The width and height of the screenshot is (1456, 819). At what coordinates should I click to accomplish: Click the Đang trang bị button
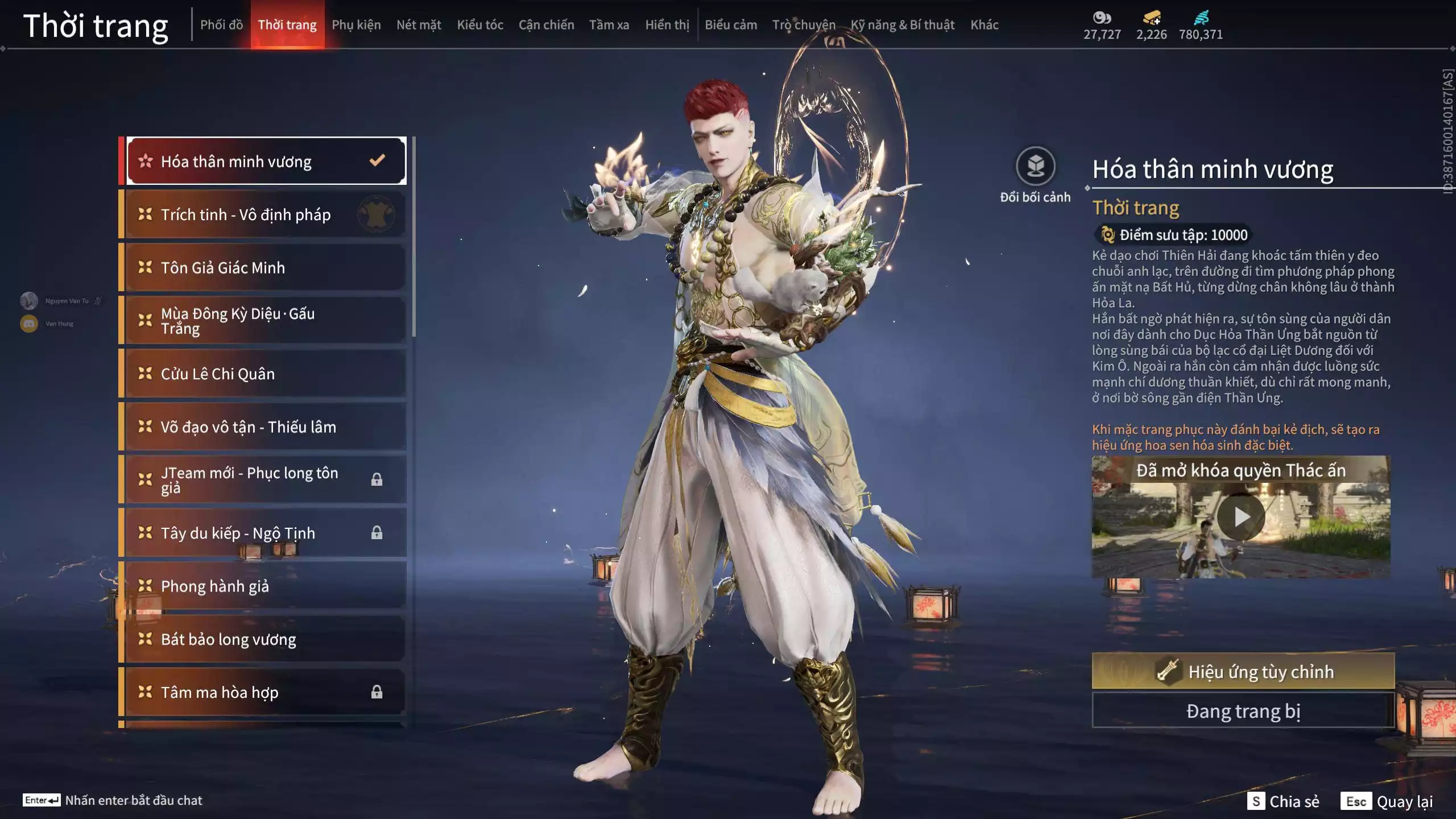1243,710
